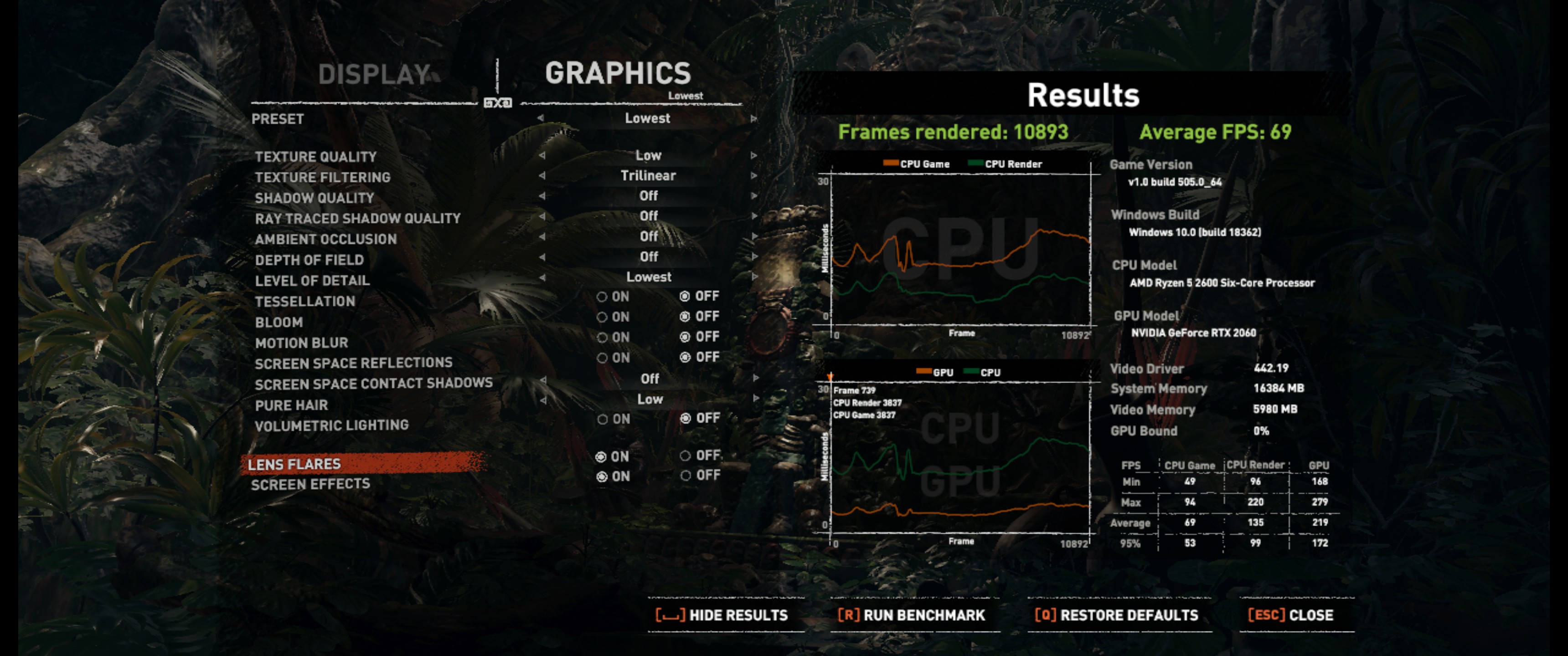Increase Pure Hair with right arrow
The image size is (1568, 656).
(755, 399)
